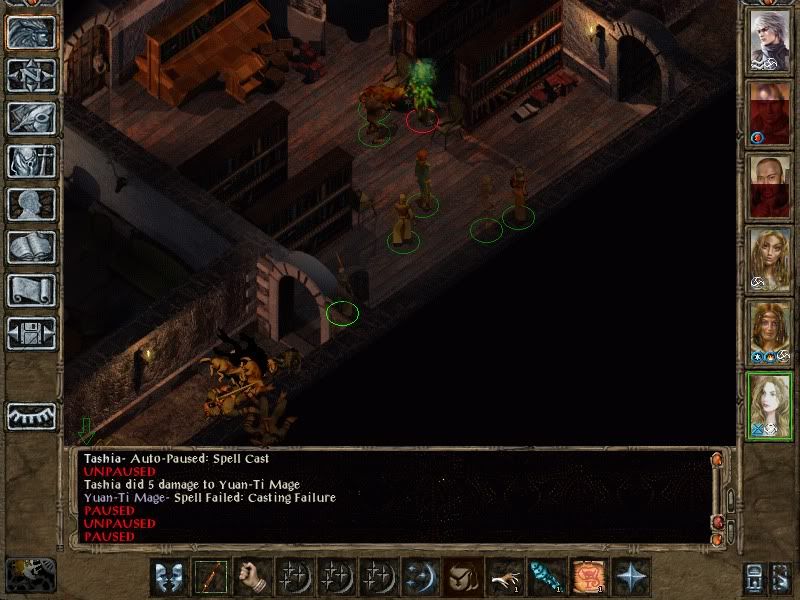Open the area map compass button
800x600 pixels.
pos(32,75)
